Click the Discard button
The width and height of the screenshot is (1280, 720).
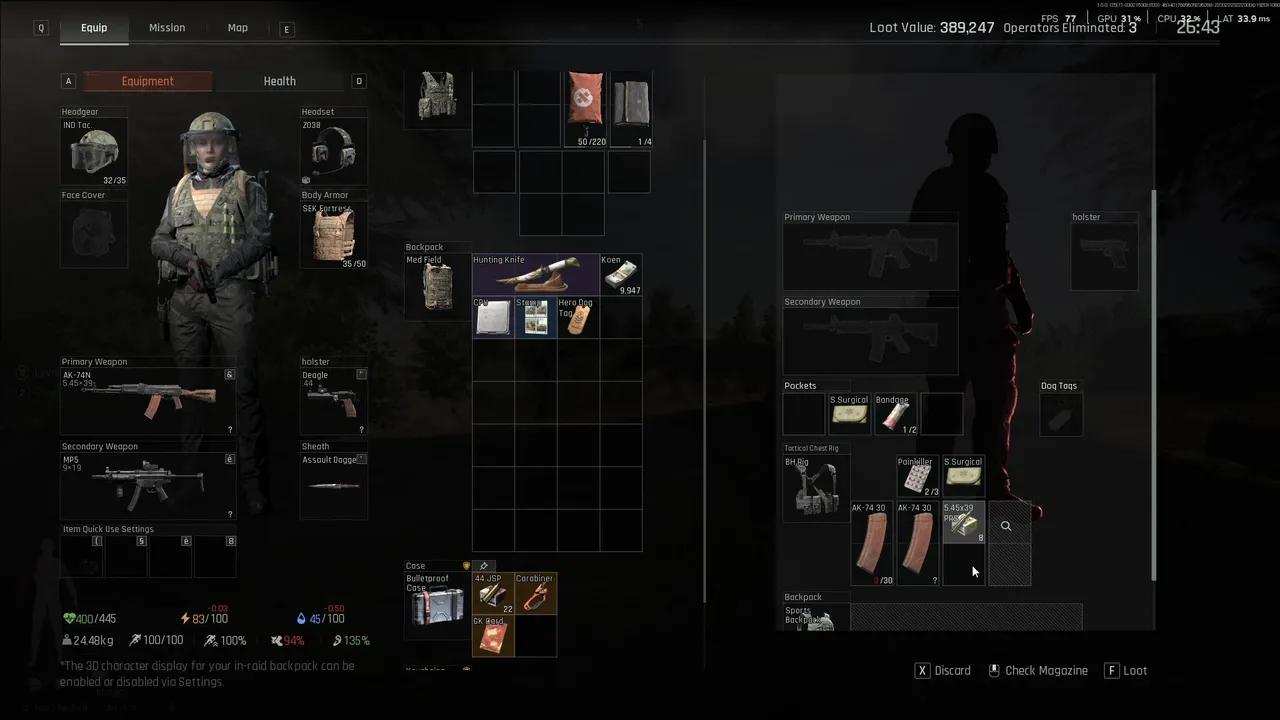pos(944,671)
